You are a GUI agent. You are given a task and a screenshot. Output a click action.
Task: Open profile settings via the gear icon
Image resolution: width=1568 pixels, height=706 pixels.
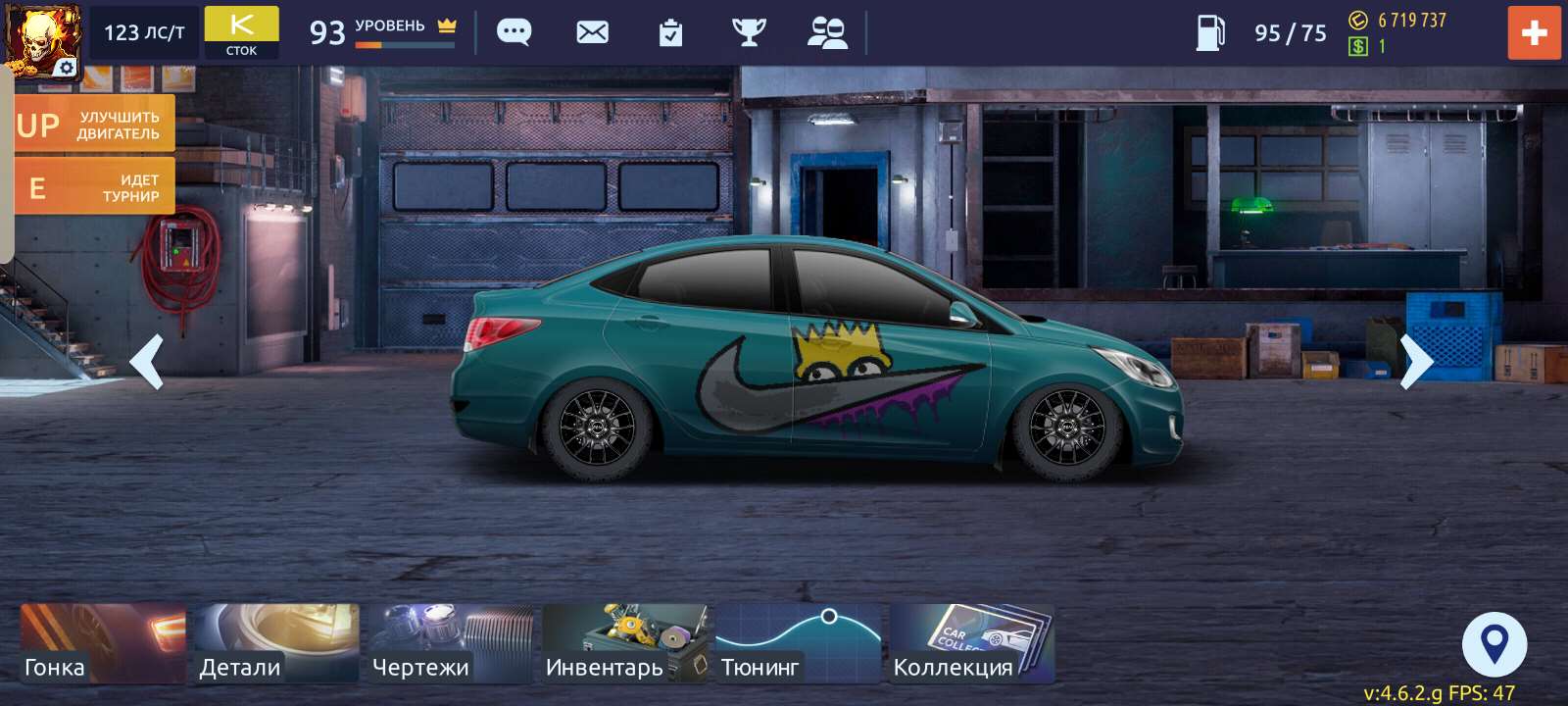[64, 67]
